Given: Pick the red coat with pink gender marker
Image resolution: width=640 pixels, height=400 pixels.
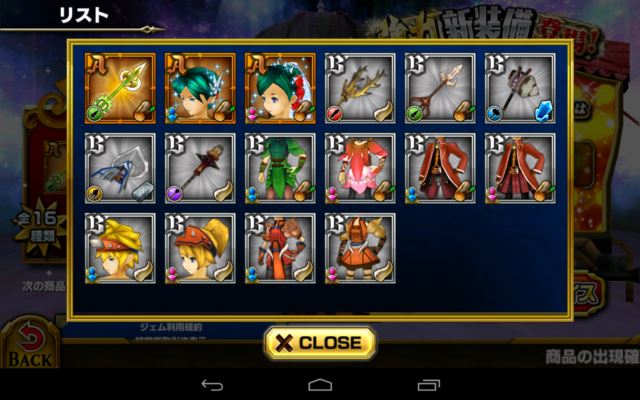Looking at the screenshot, I should 519,168.
